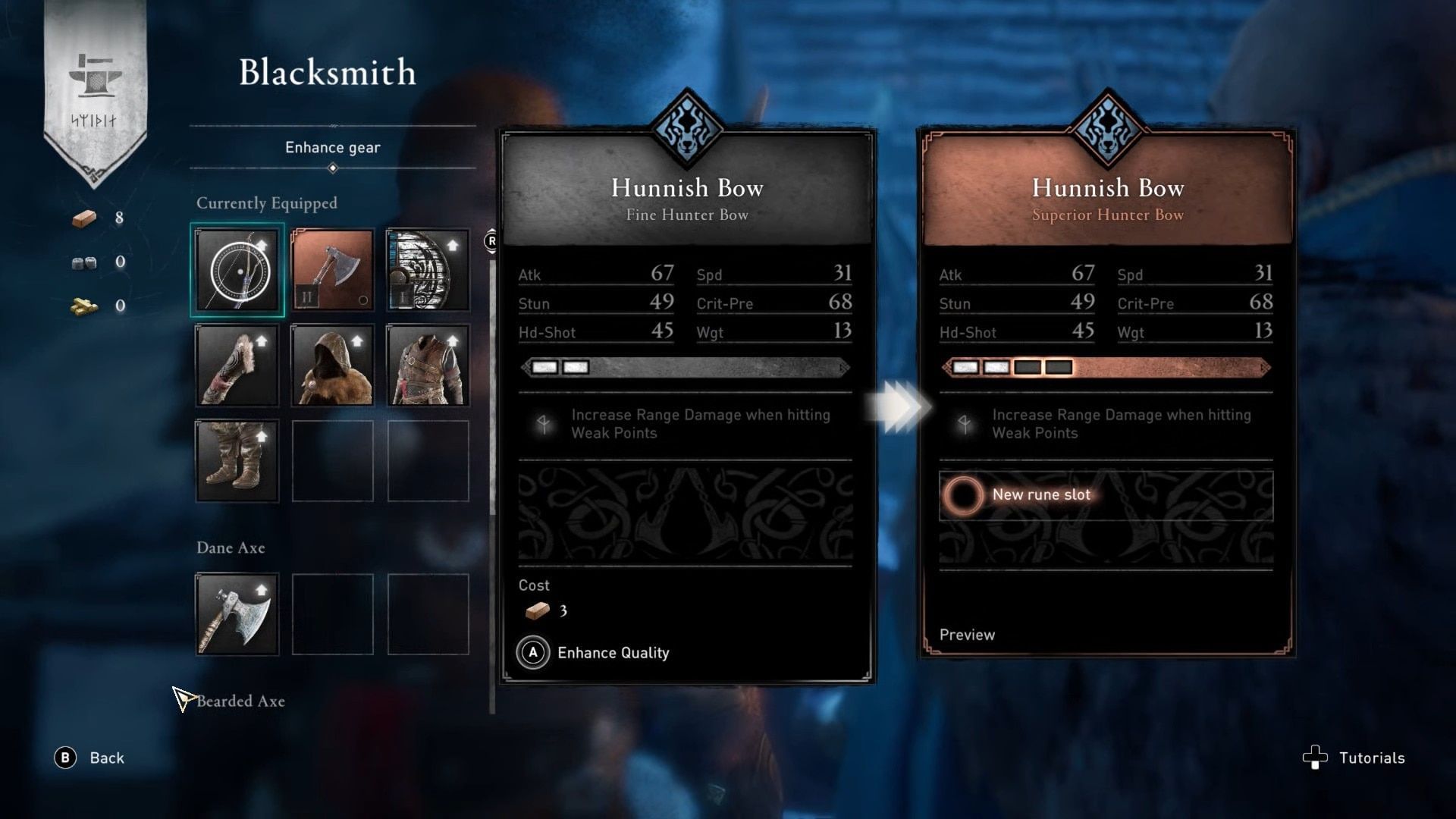Select the equipped Hunnish Bow slot
Viewport: 1456px width, 819px height.
[237, 271]
